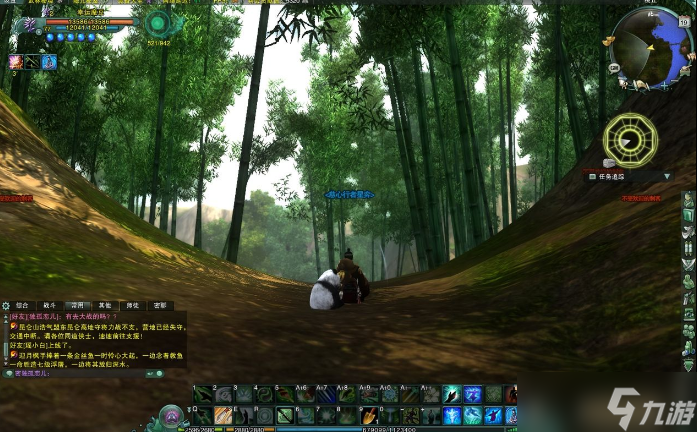
Task: Click the fire buff status icon
Action: point(15,62)
